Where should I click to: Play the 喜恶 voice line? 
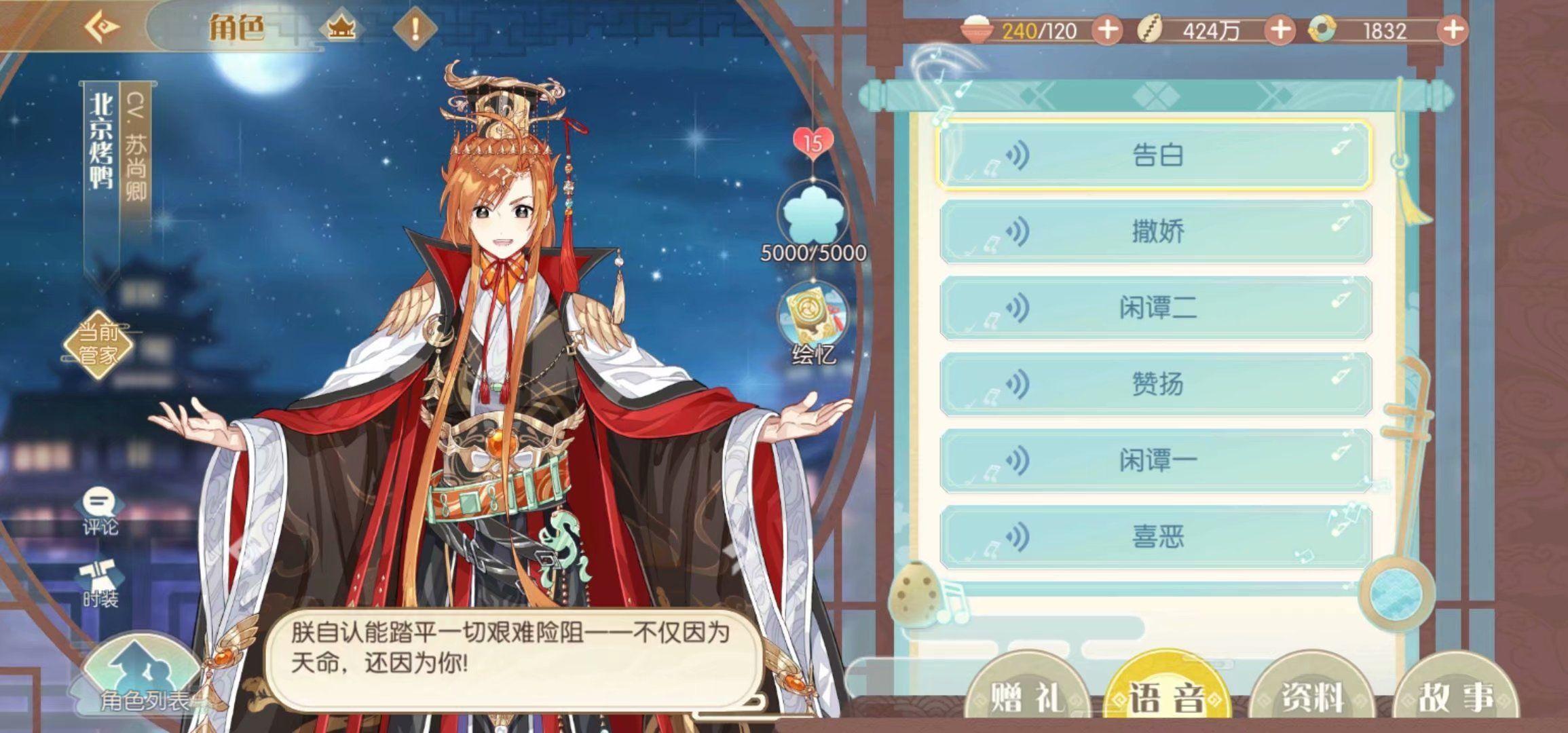click(1155, 538)
